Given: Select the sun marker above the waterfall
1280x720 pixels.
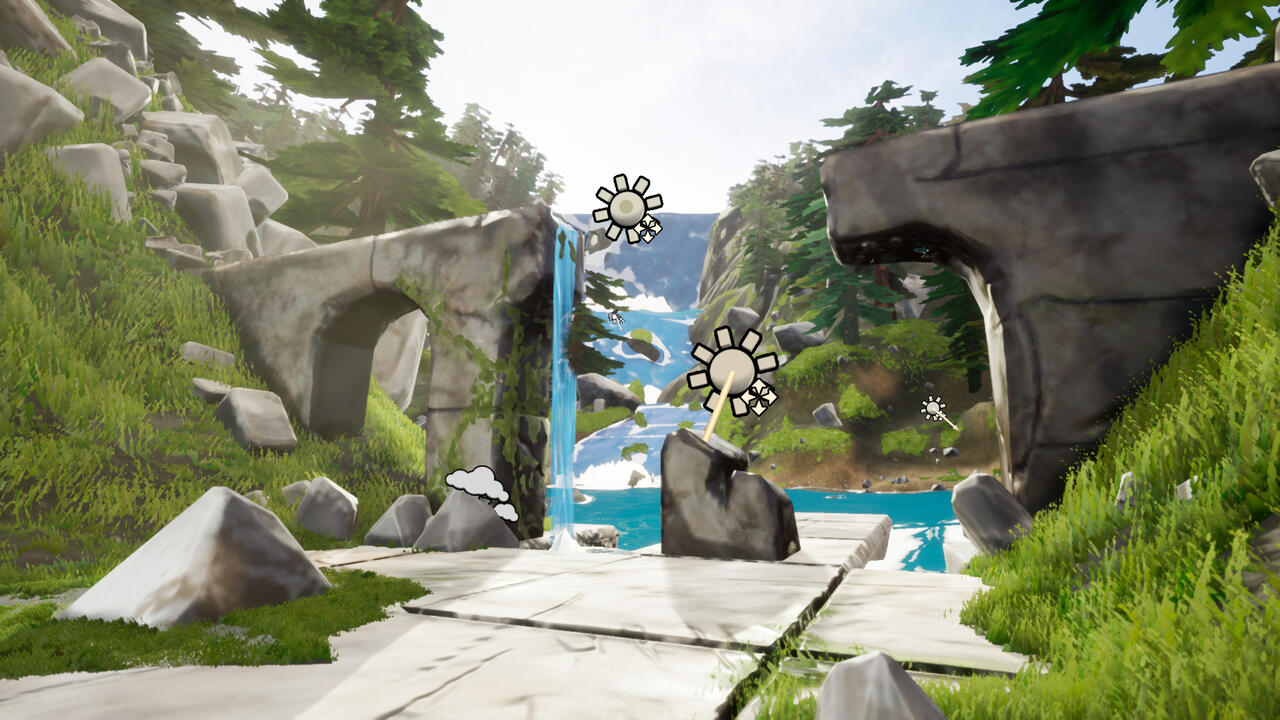Looking at the screenshot, I should pos(627,208).
